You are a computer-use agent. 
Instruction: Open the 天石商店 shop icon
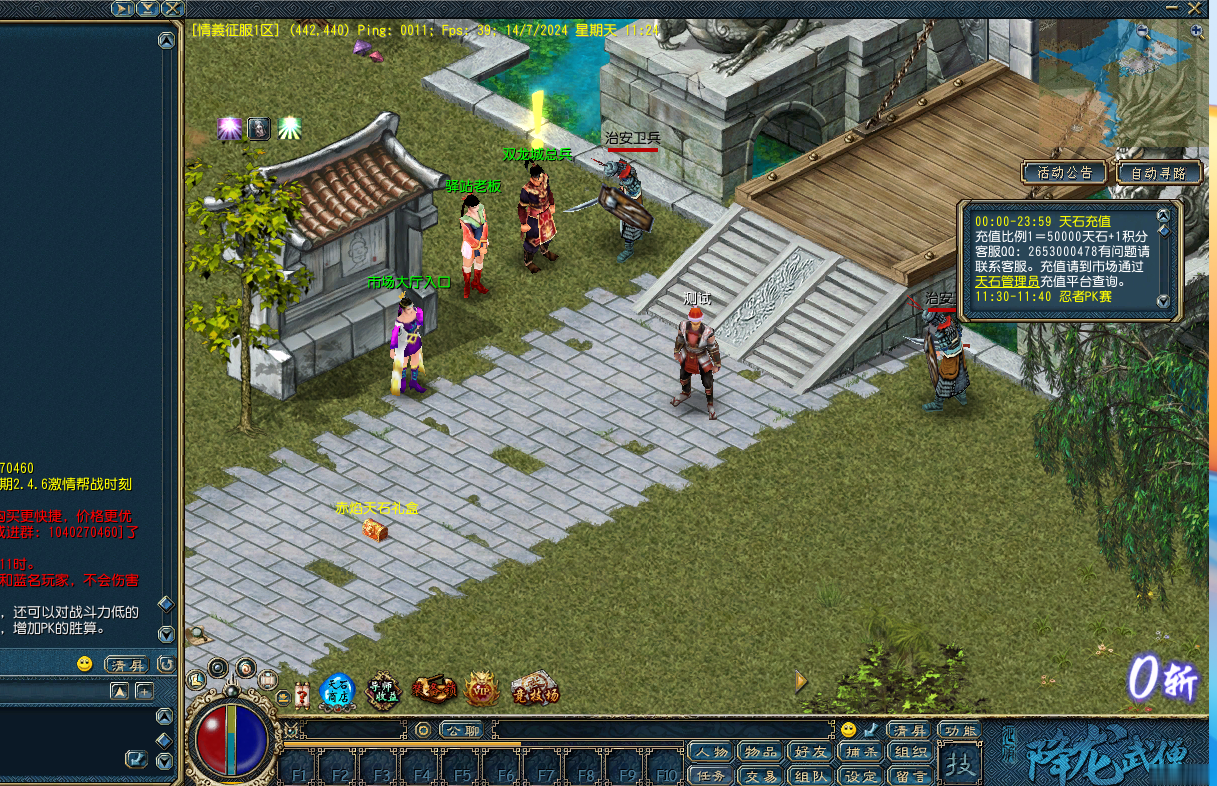point(337,691)
